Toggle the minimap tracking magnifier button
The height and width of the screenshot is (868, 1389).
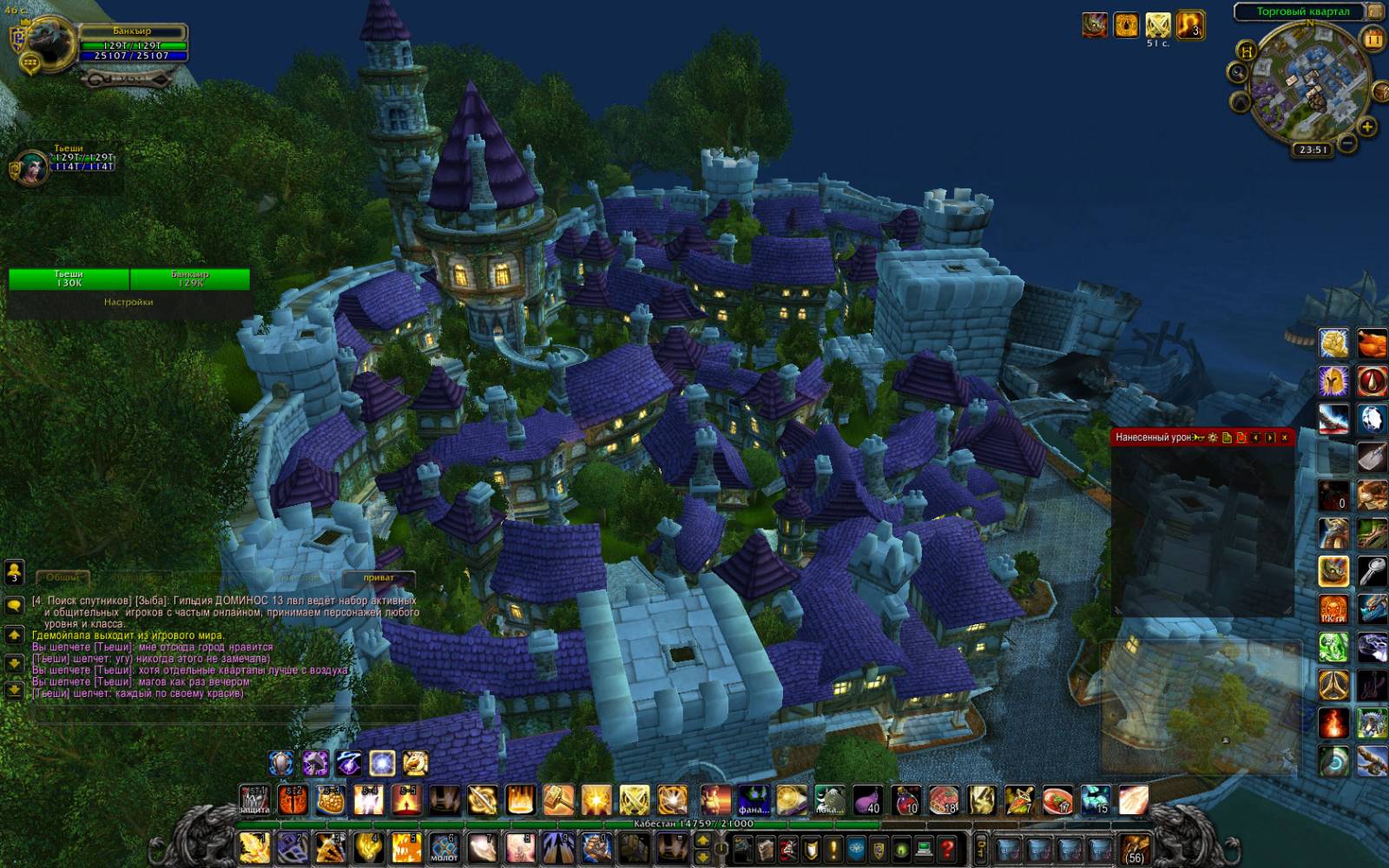1239,73
